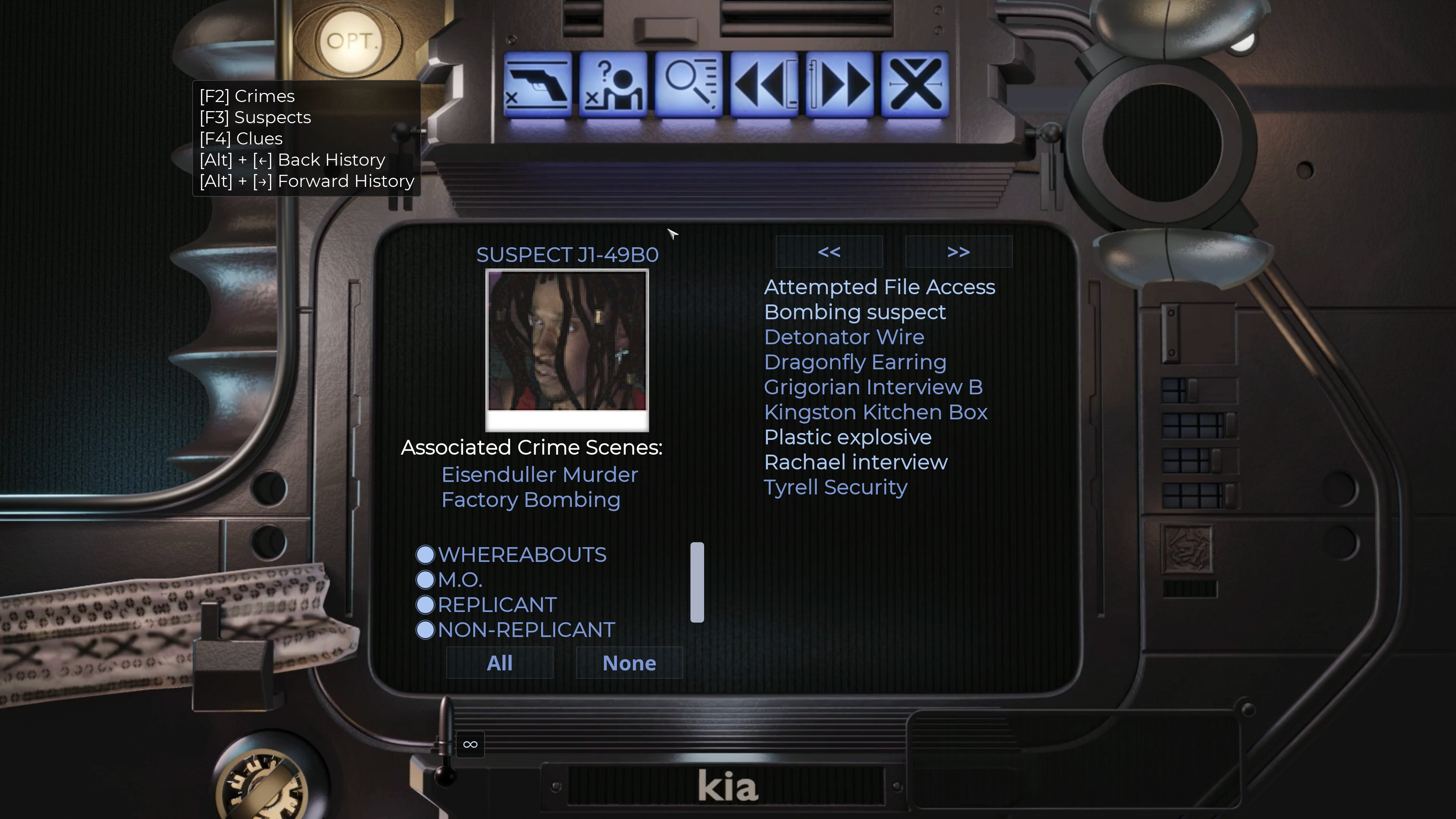Open the Kingston Kitchen Box clue

point(875,412)
